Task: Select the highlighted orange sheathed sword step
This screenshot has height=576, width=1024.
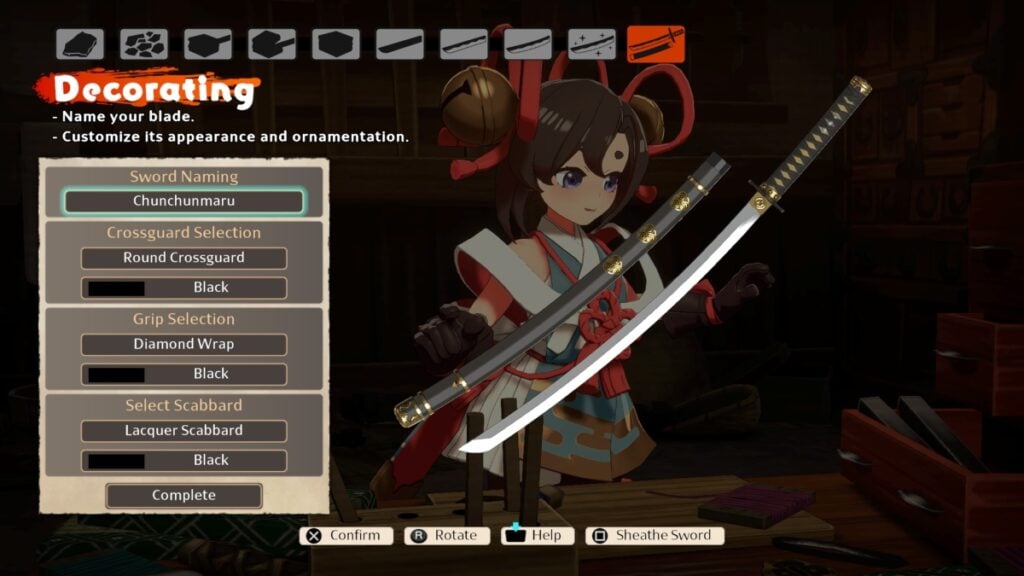Action: point(656,44)
